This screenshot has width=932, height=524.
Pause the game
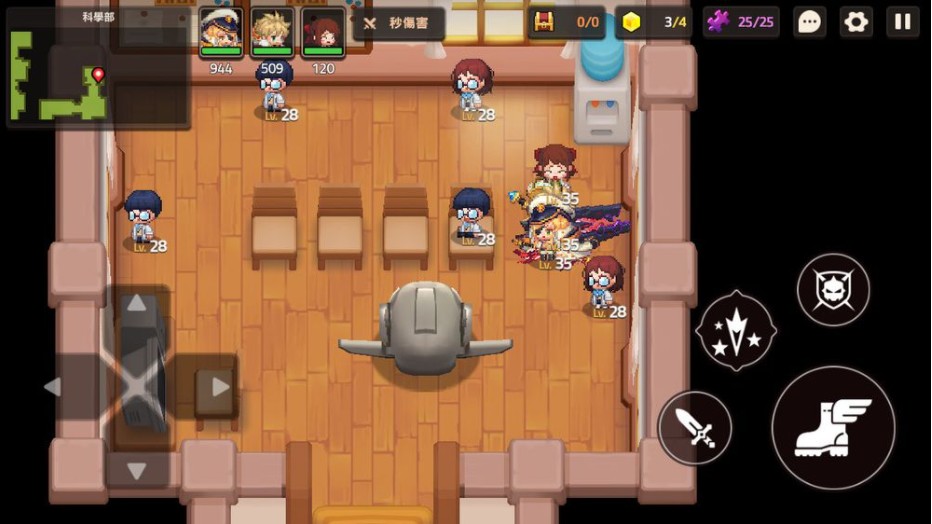point(903,22)
